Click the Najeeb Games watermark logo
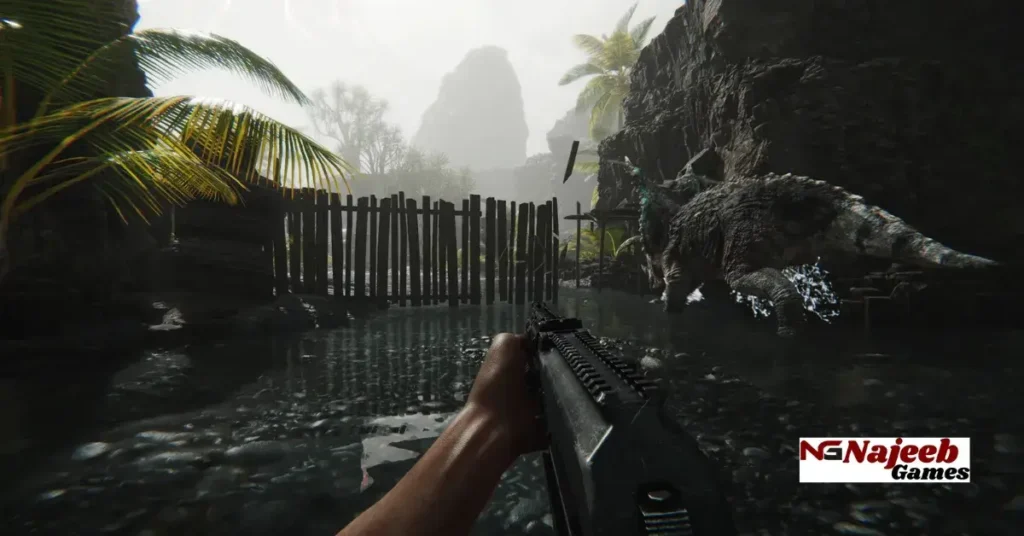 coord(884,459)
